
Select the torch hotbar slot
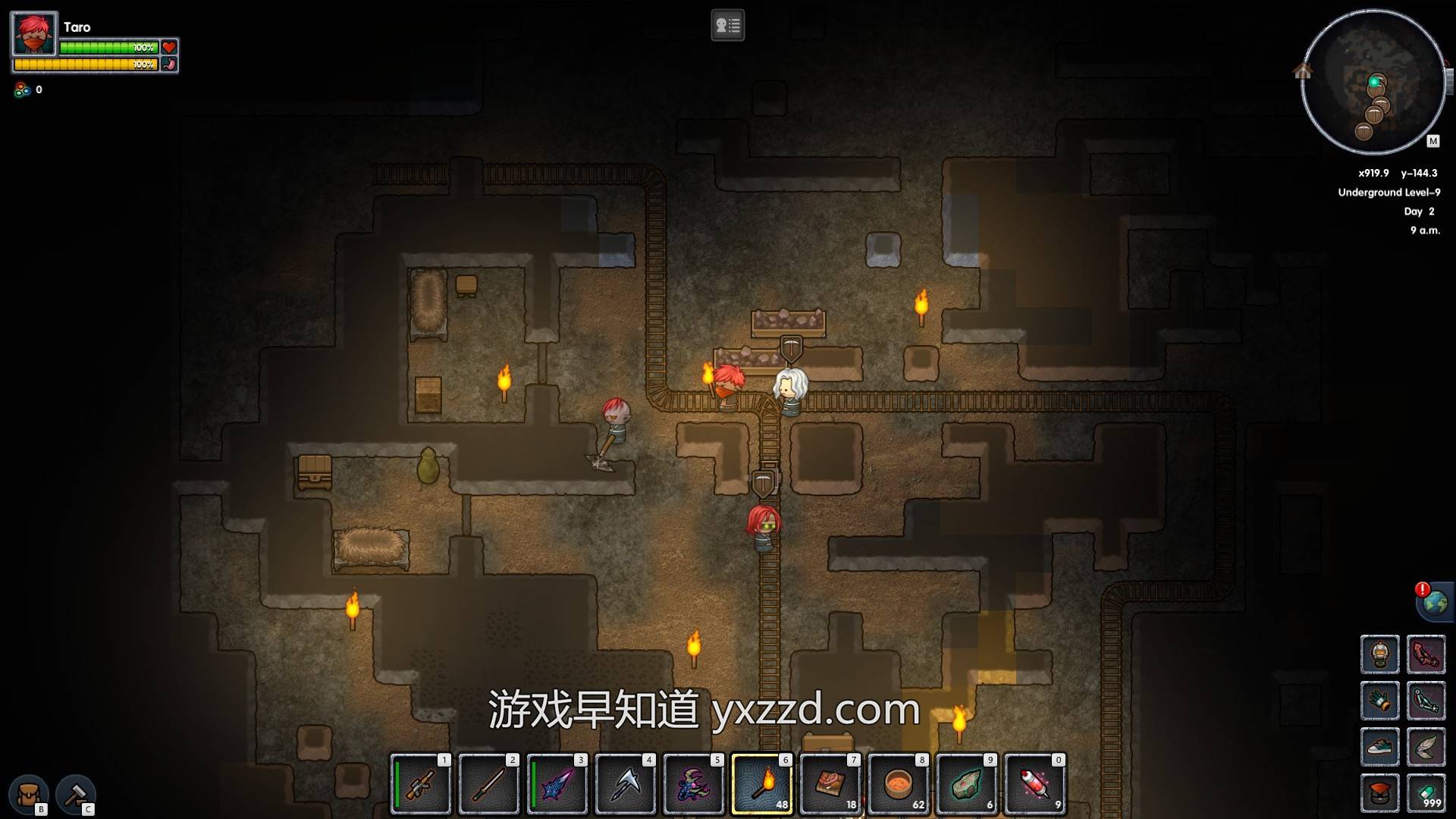point(762,784)
